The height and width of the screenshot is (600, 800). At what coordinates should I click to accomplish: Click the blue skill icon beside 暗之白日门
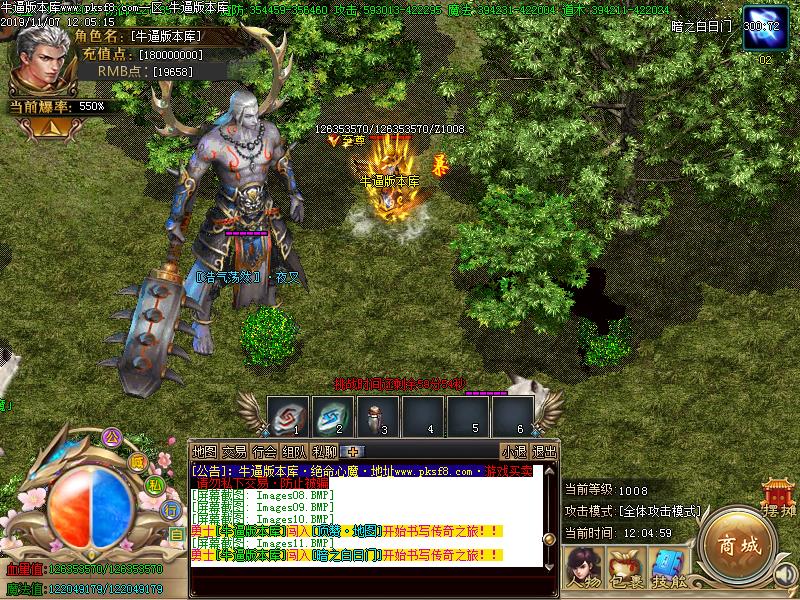point(762,27)
